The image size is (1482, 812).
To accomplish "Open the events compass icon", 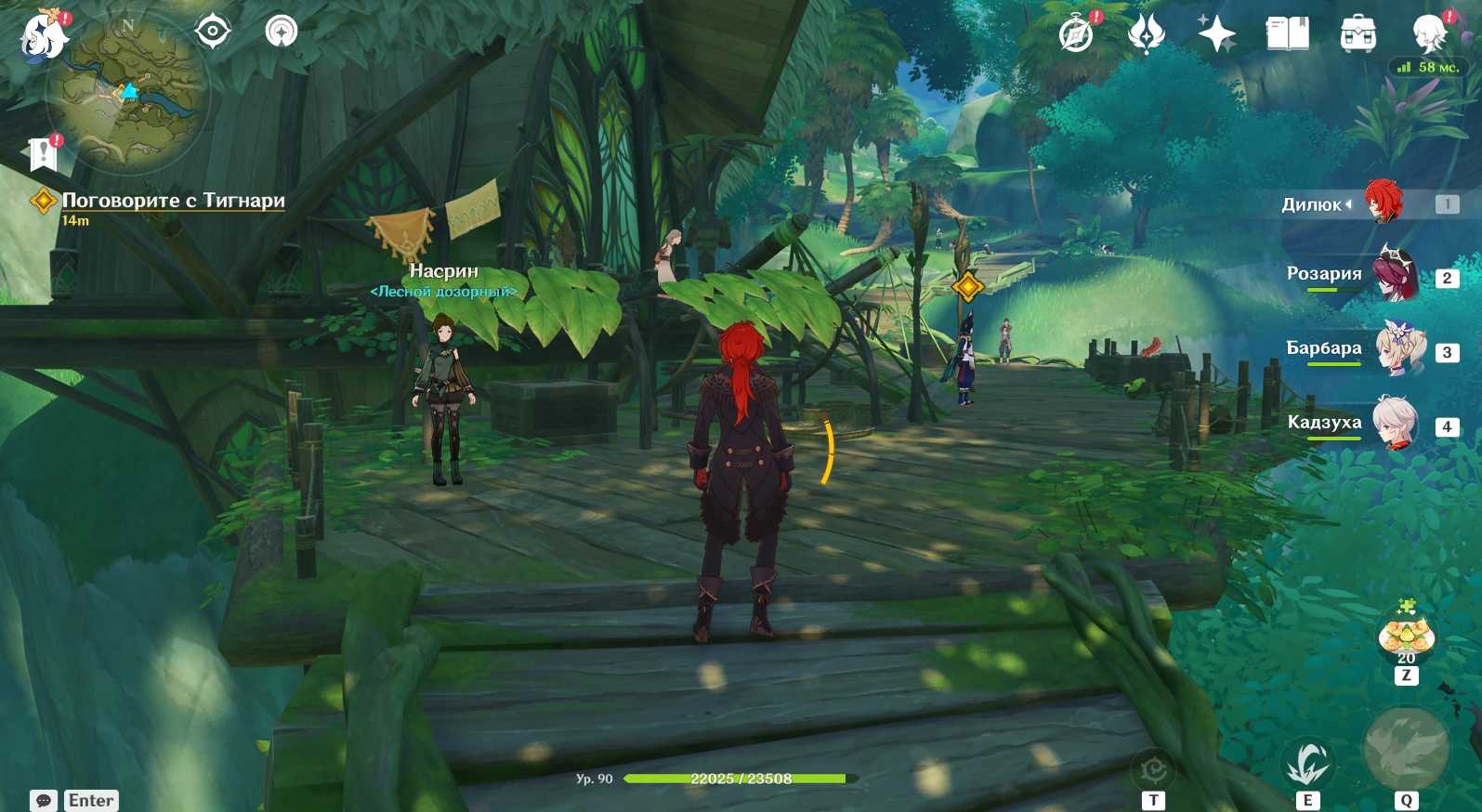I will point(1077,35).
